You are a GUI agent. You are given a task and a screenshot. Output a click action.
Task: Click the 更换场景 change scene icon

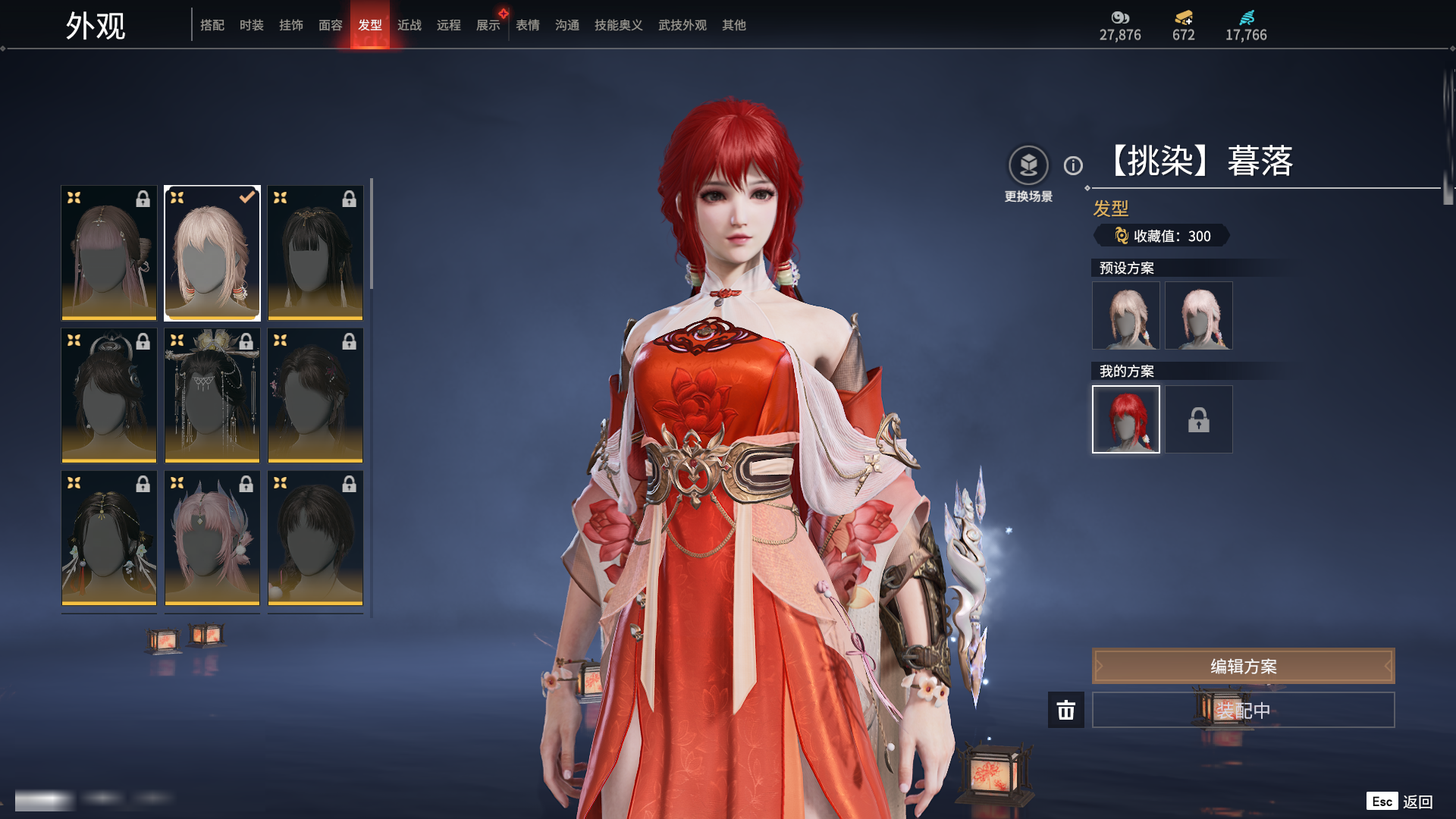1028,165
